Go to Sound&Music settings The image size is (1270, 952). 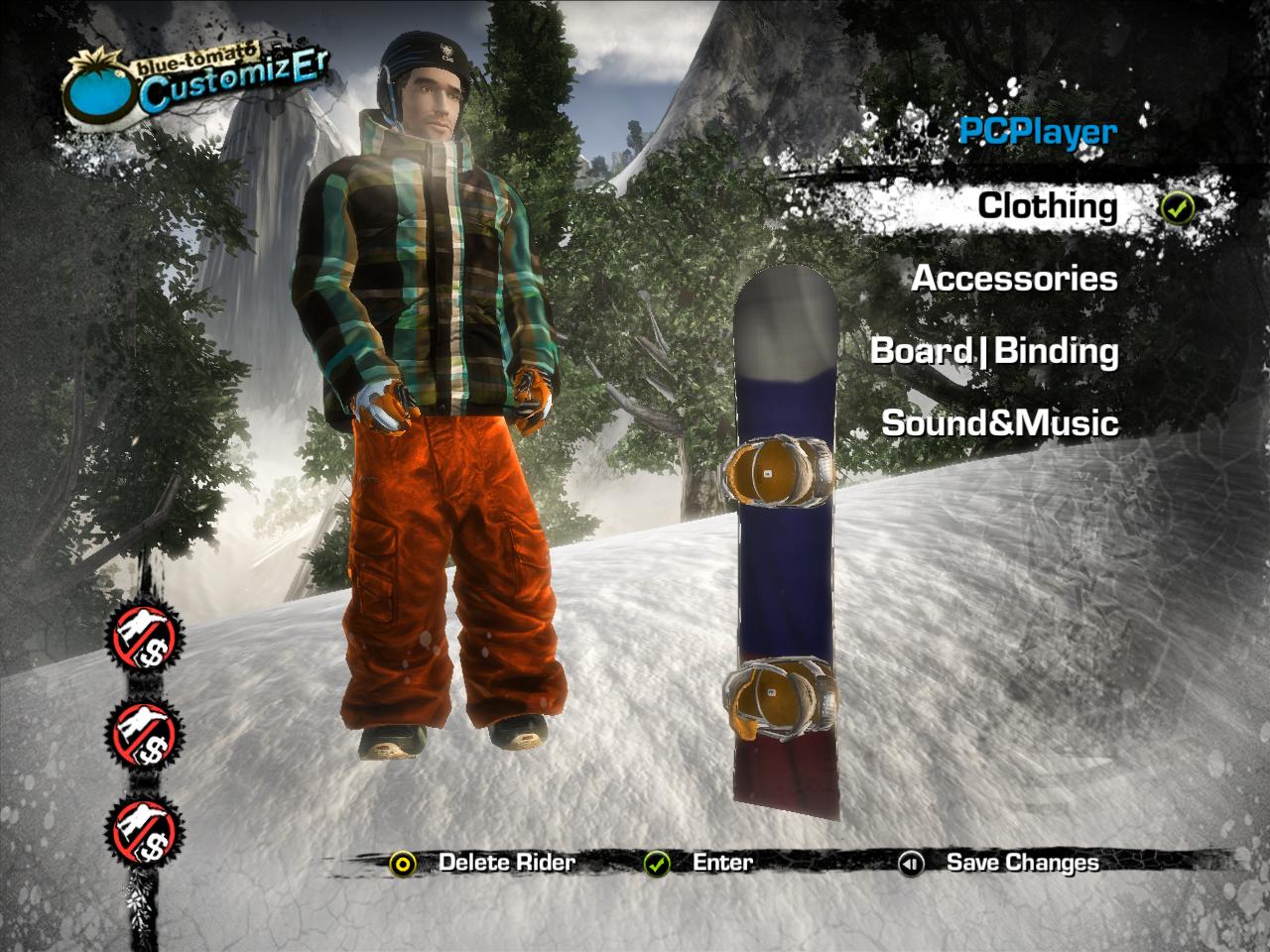click(x=1000, y=423)
